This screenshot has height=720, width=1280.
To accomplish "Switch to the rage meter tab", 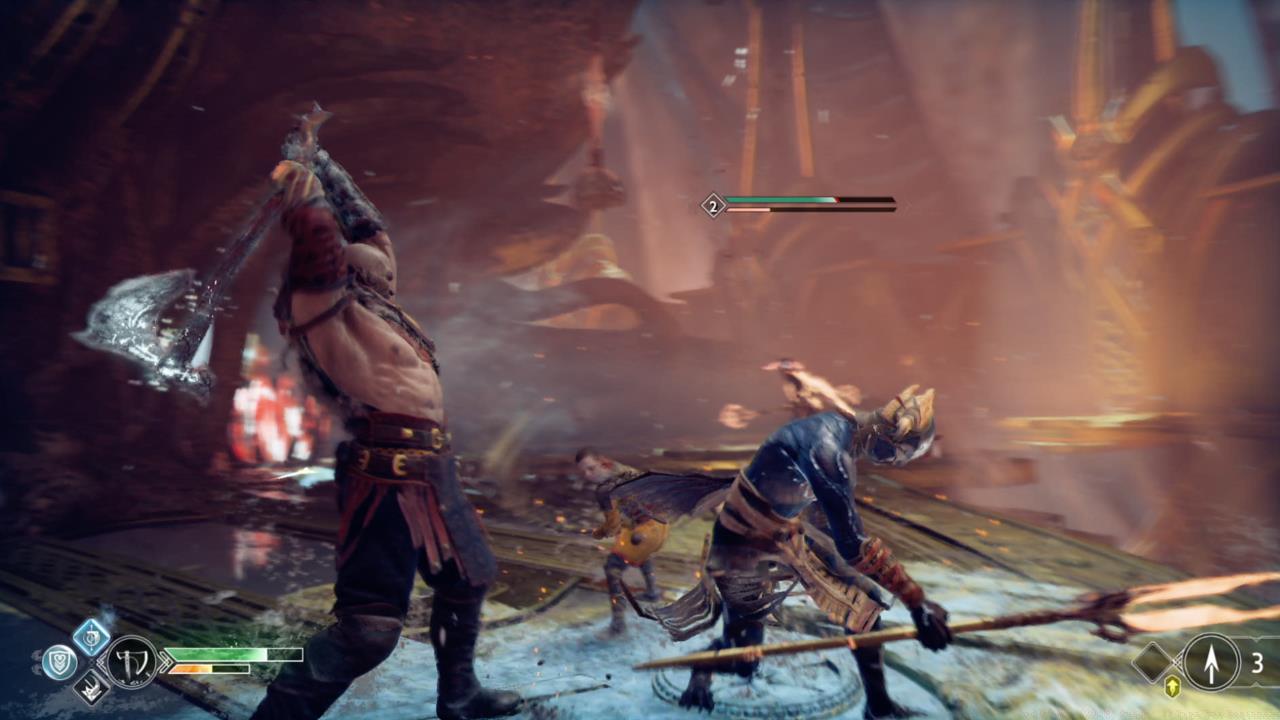I will tap(210, 671).
